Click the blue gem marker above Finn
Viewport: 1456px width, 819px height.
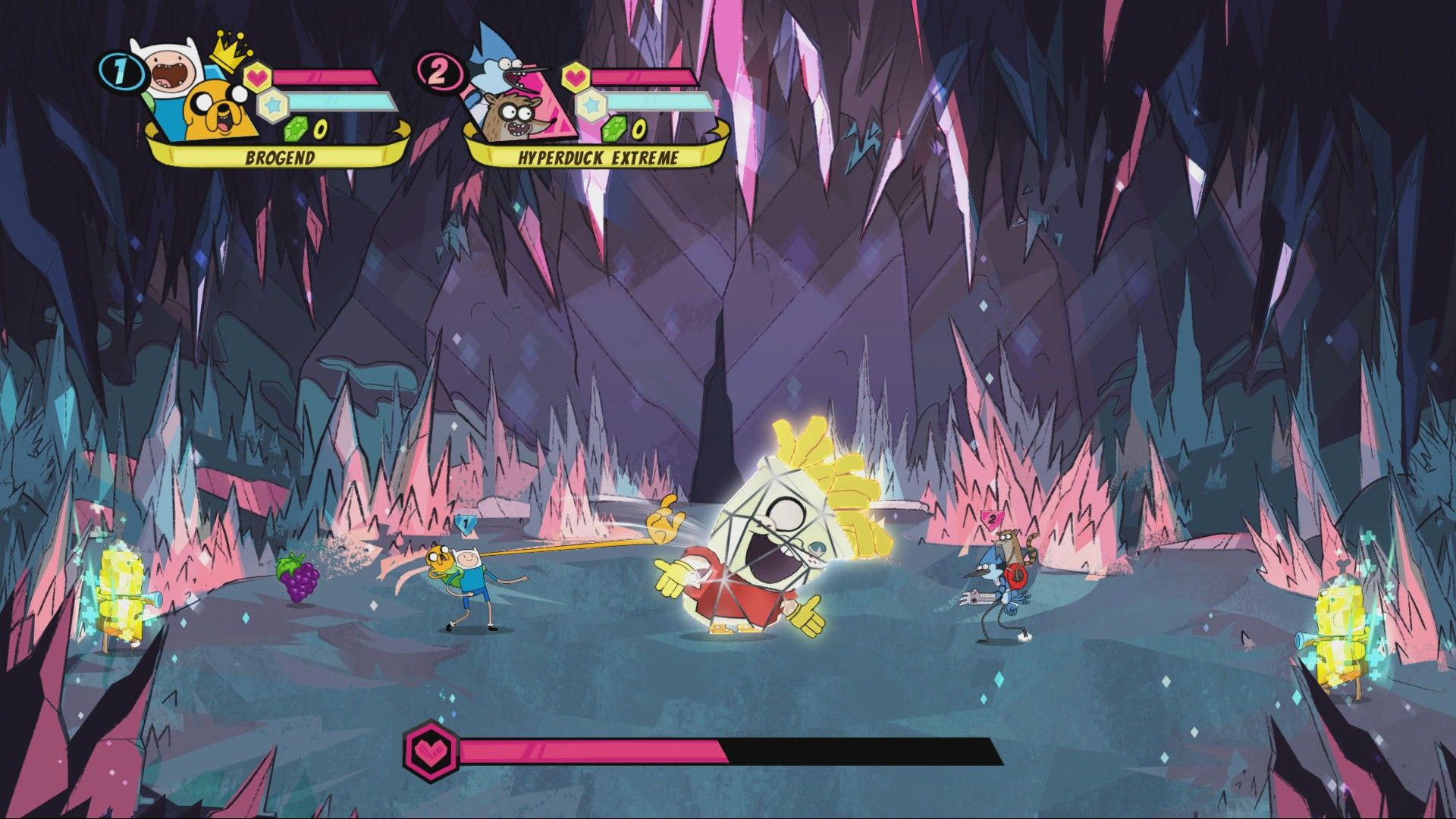point(466,523)
